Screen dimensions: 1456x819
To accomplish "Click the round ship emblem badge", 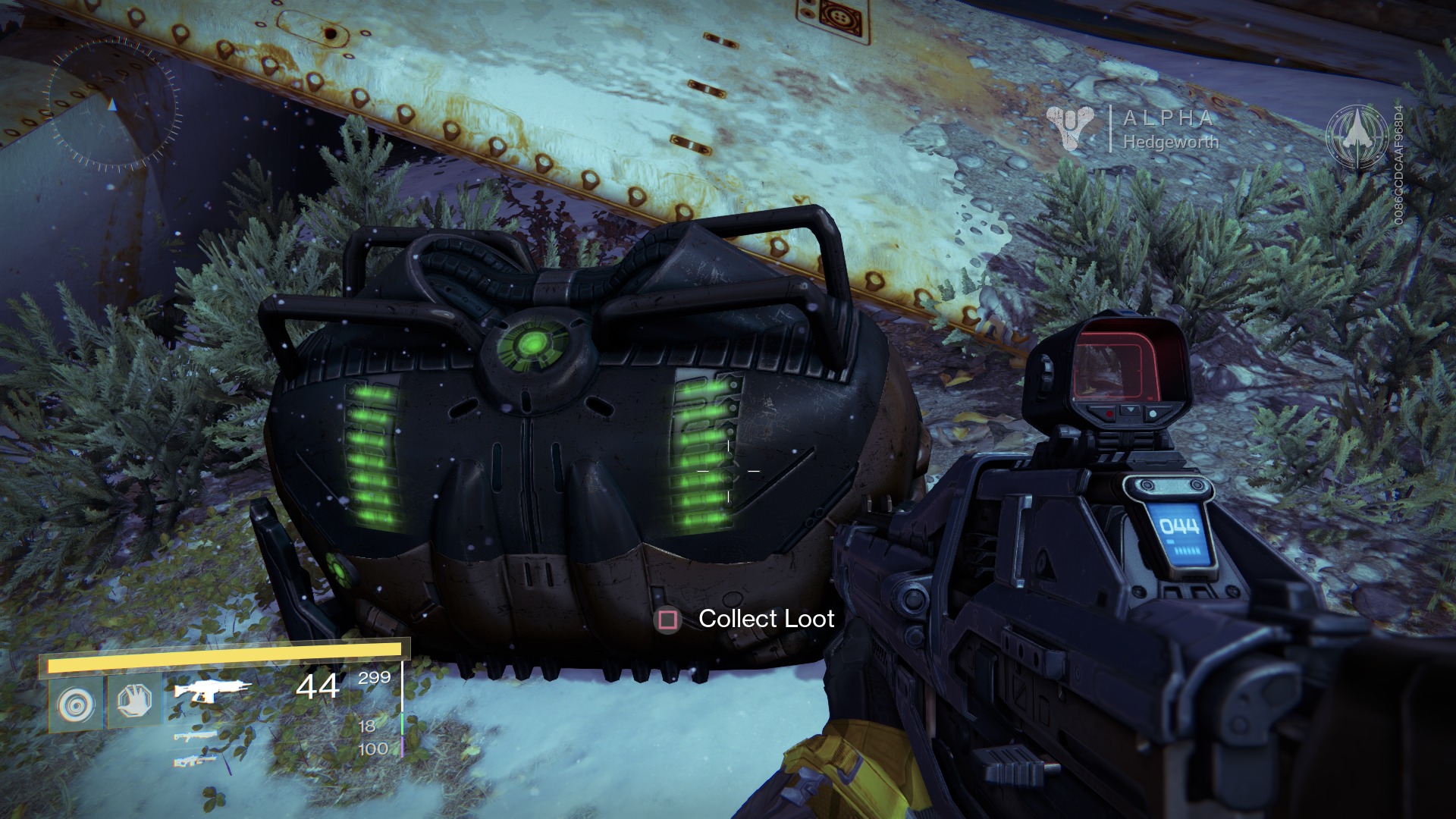I will tap(1357, 136).
